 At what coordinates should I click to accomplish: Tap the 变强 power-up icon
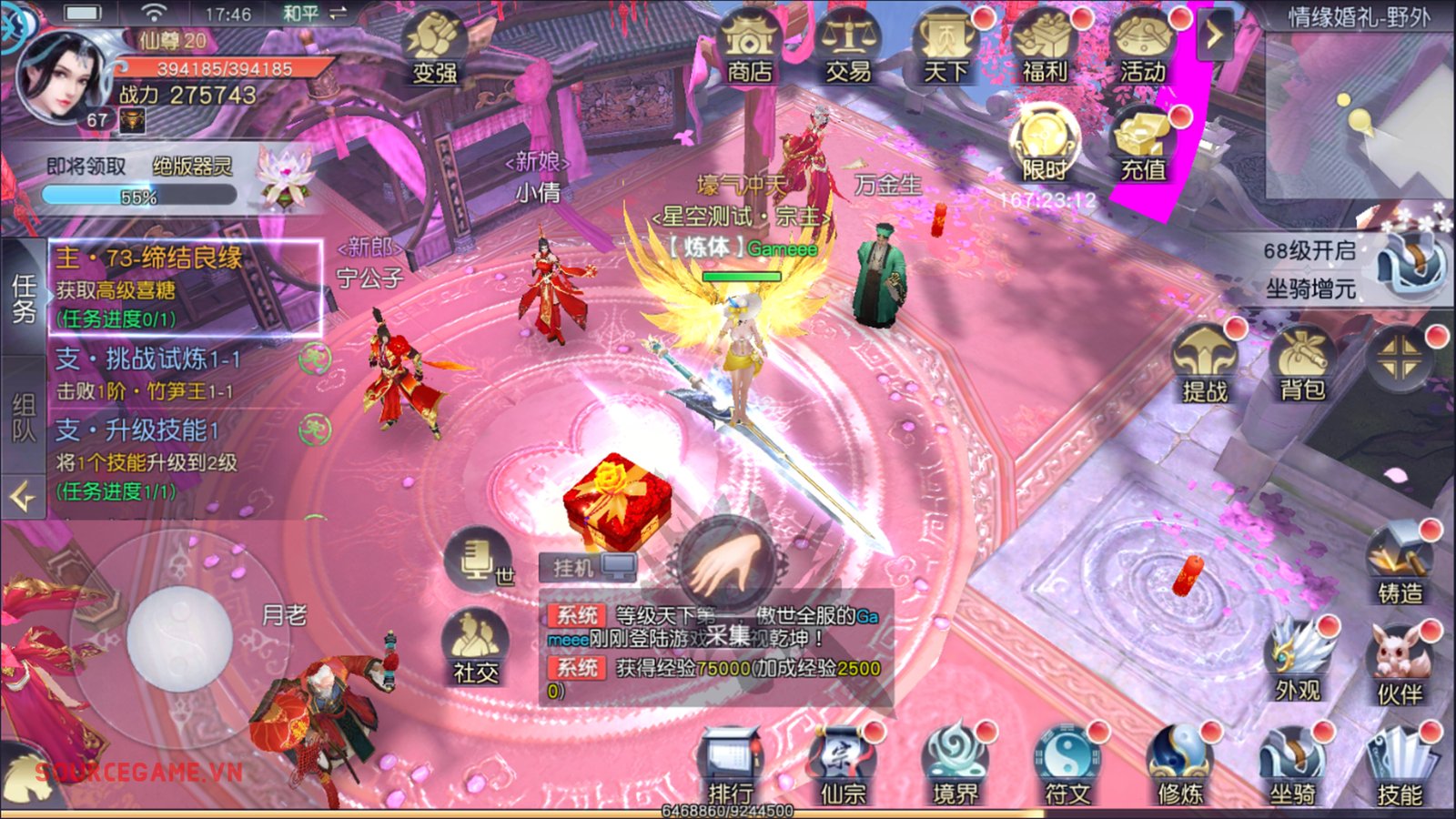435,47
